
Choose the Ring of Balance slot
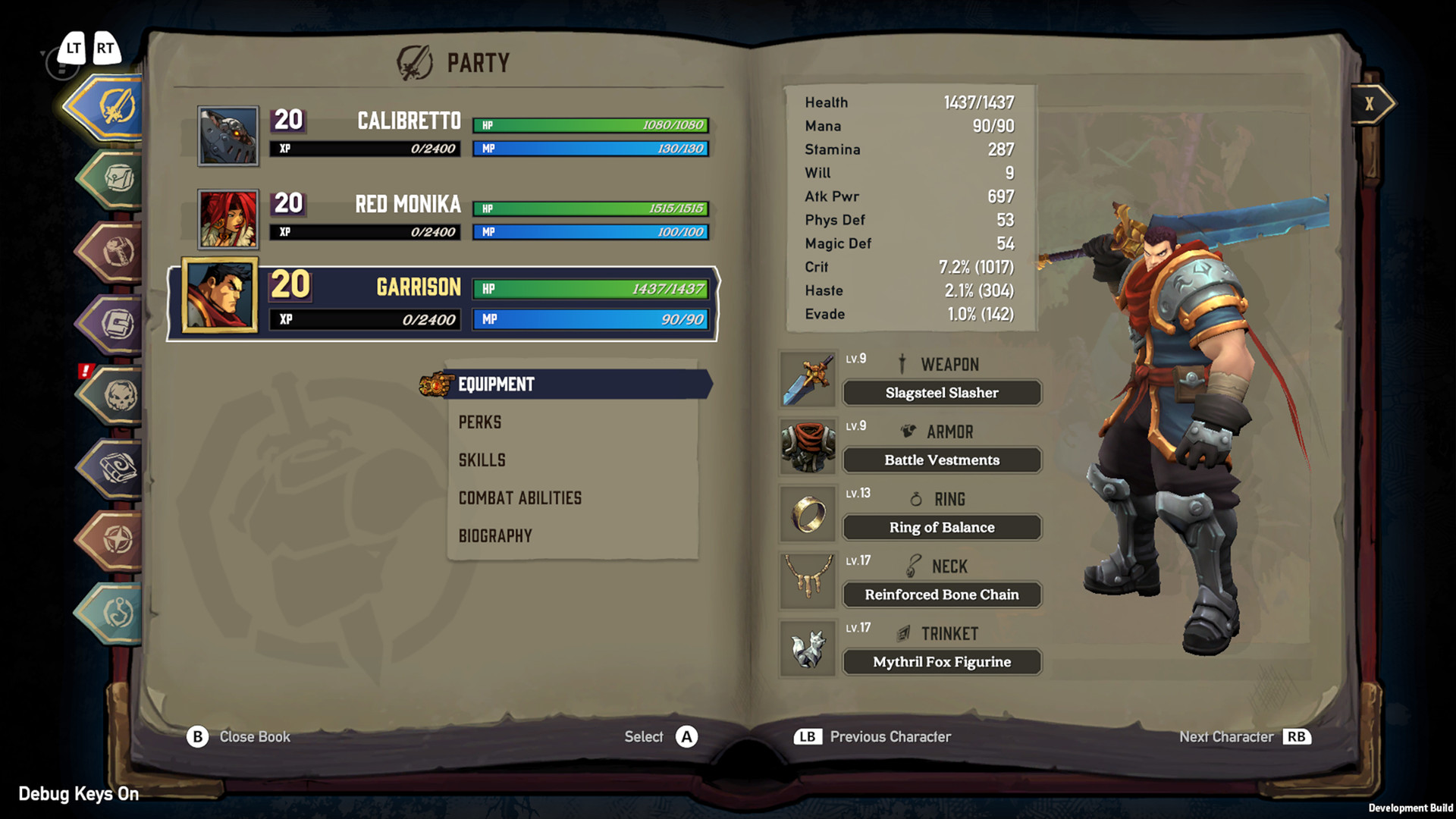(942, 528)
